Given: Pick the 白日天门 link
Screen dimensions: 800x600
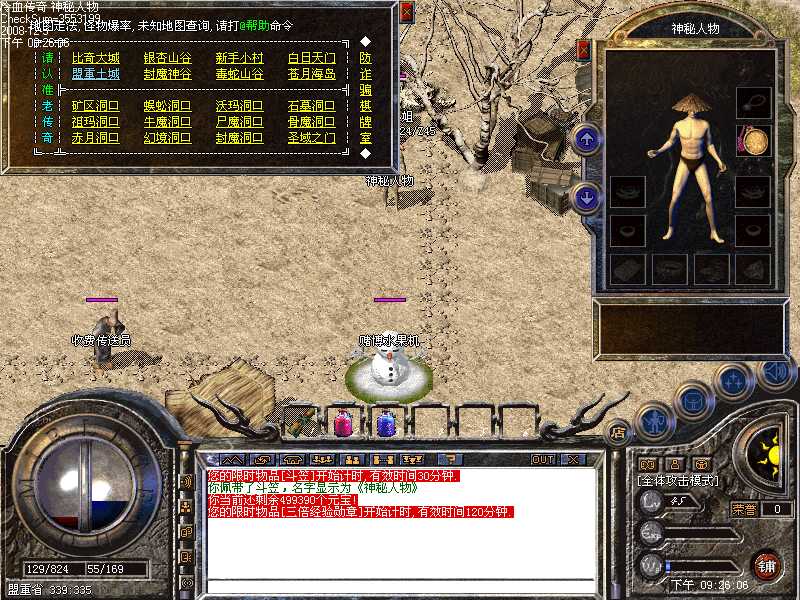Looking at the screenshot, I should (312, 58).
